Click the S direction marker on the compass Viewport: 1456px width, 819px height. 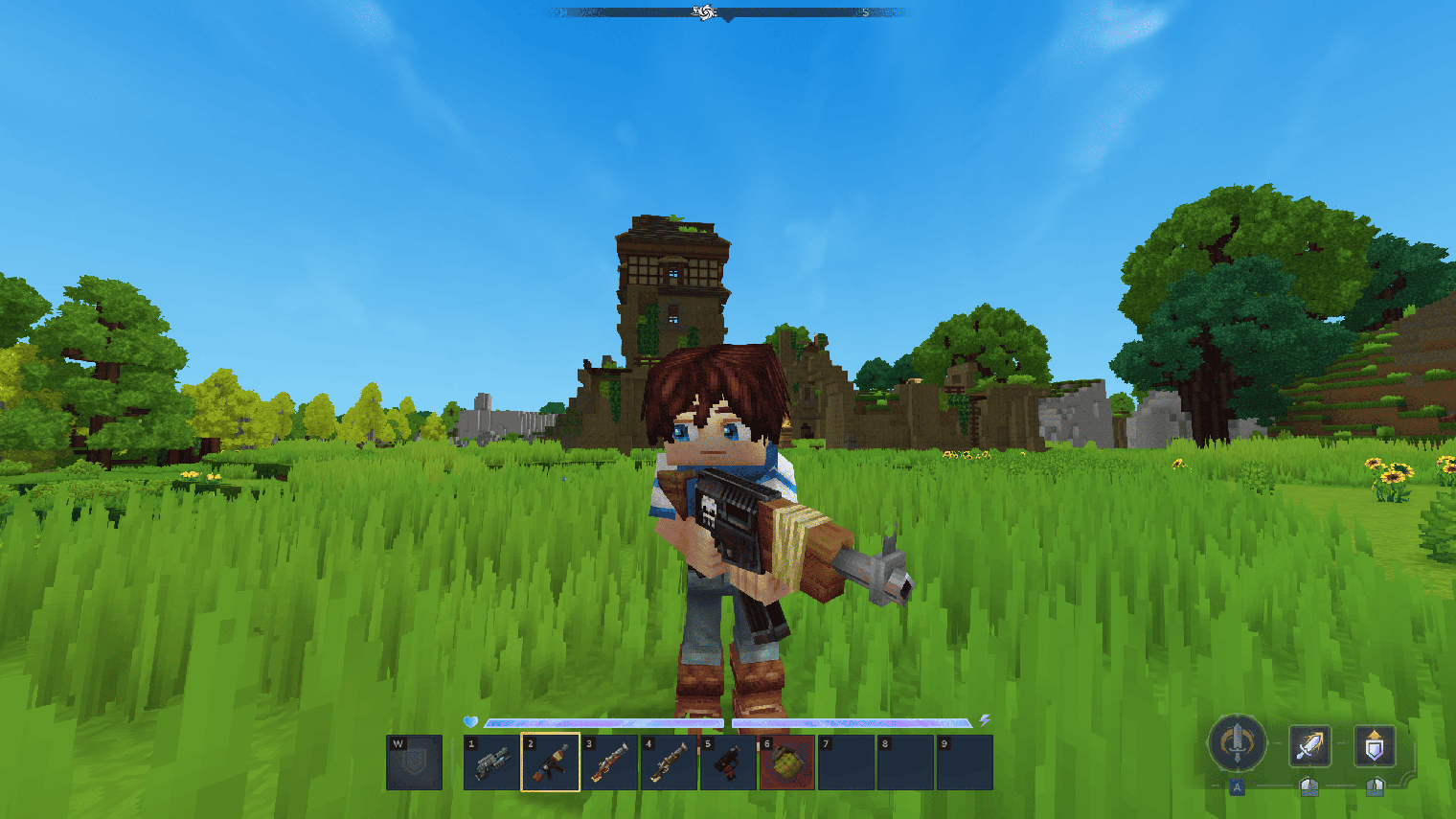865,13
